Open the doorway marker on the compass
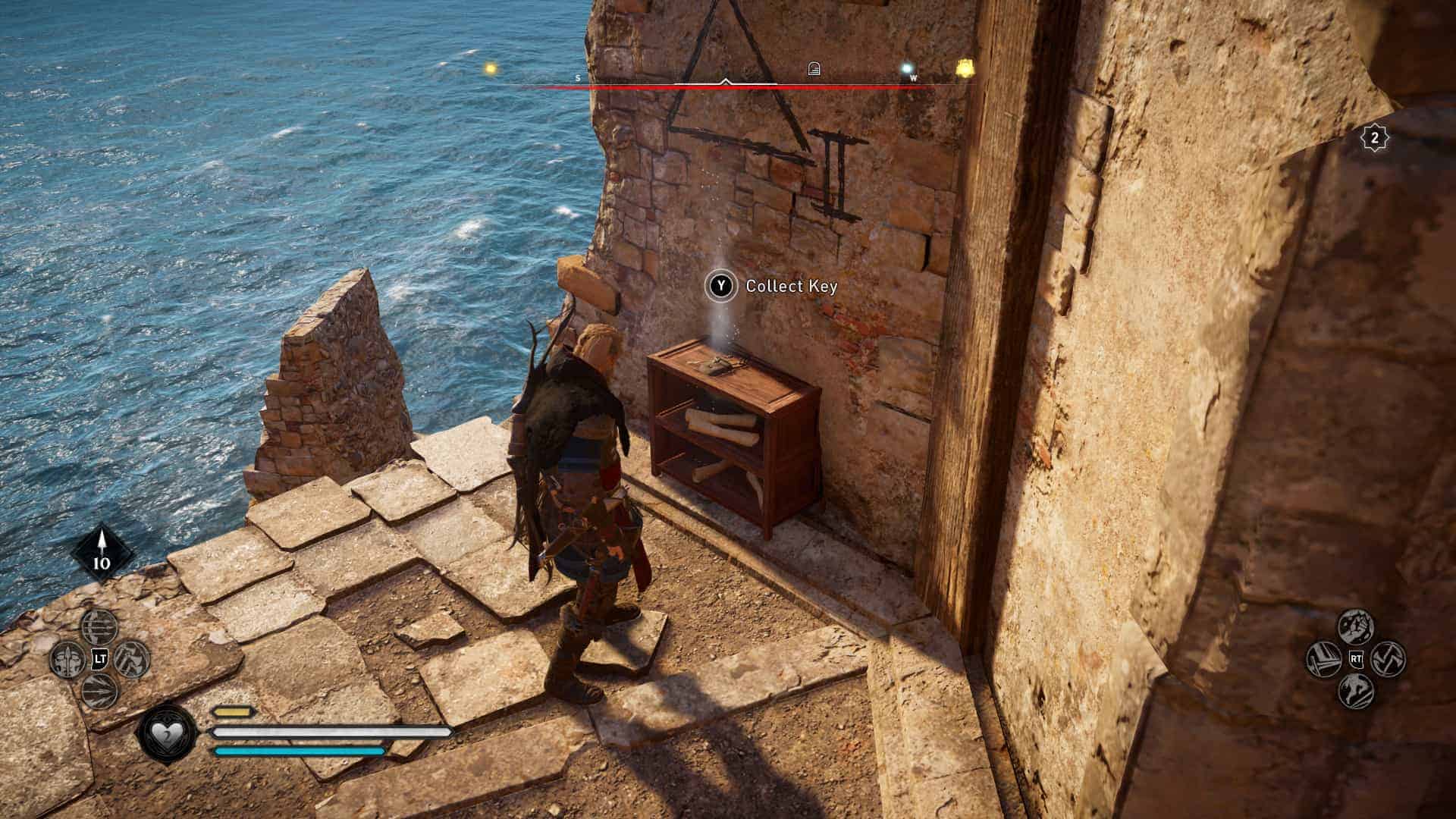Screen dimensions: 1456x819 pos(814,68)
